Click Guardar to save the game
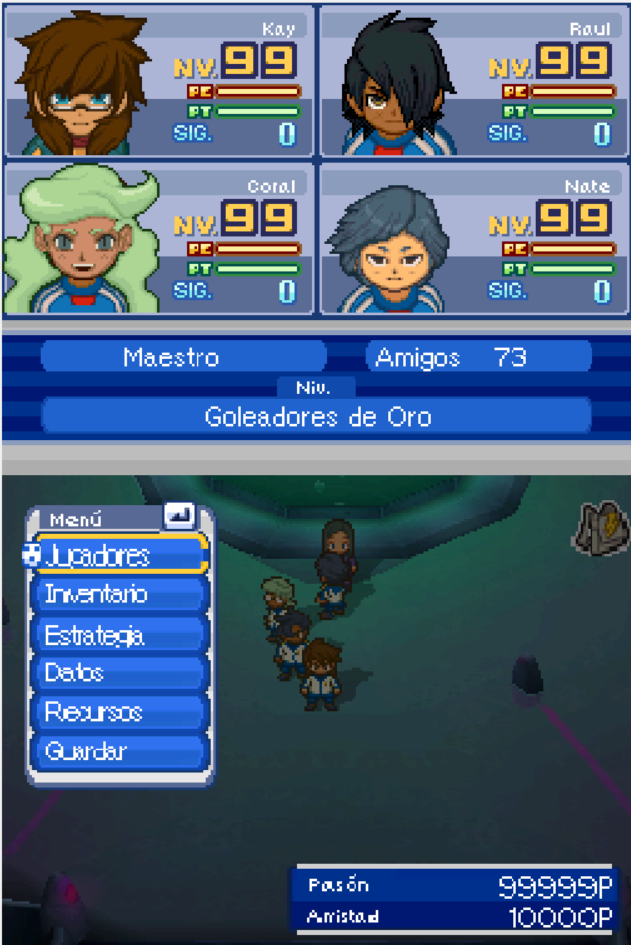The width and height of the screenshot is (631, 945). pos(120,751)
